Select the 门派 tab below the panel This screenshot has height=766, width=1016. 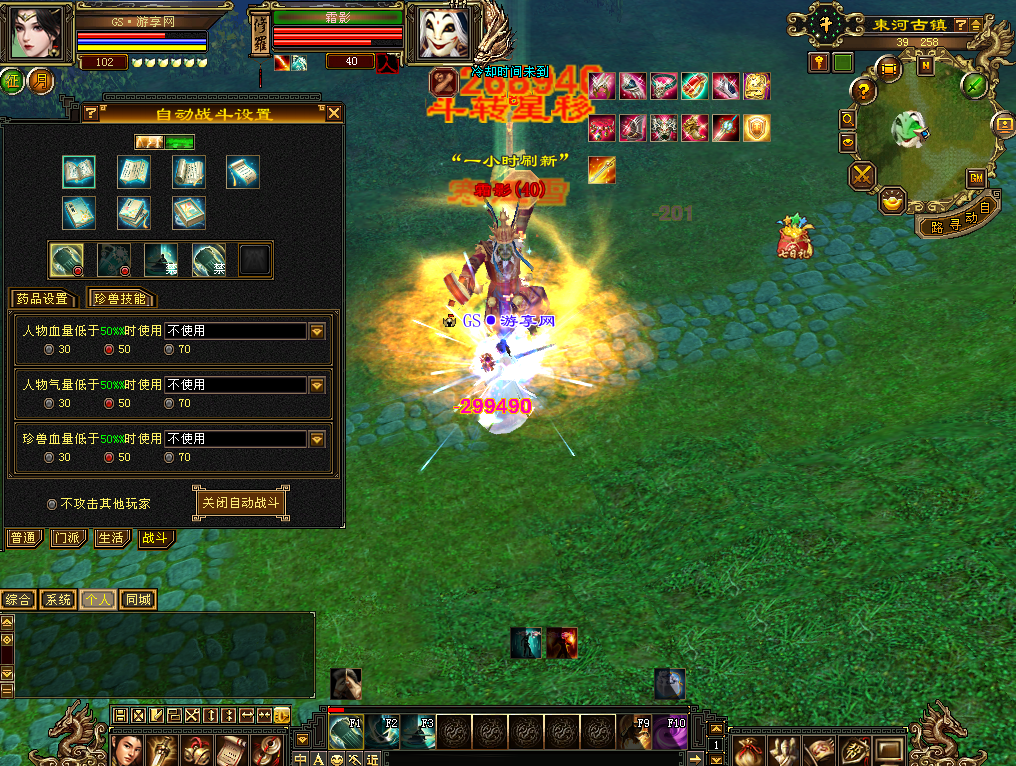[x=69, y=538]
